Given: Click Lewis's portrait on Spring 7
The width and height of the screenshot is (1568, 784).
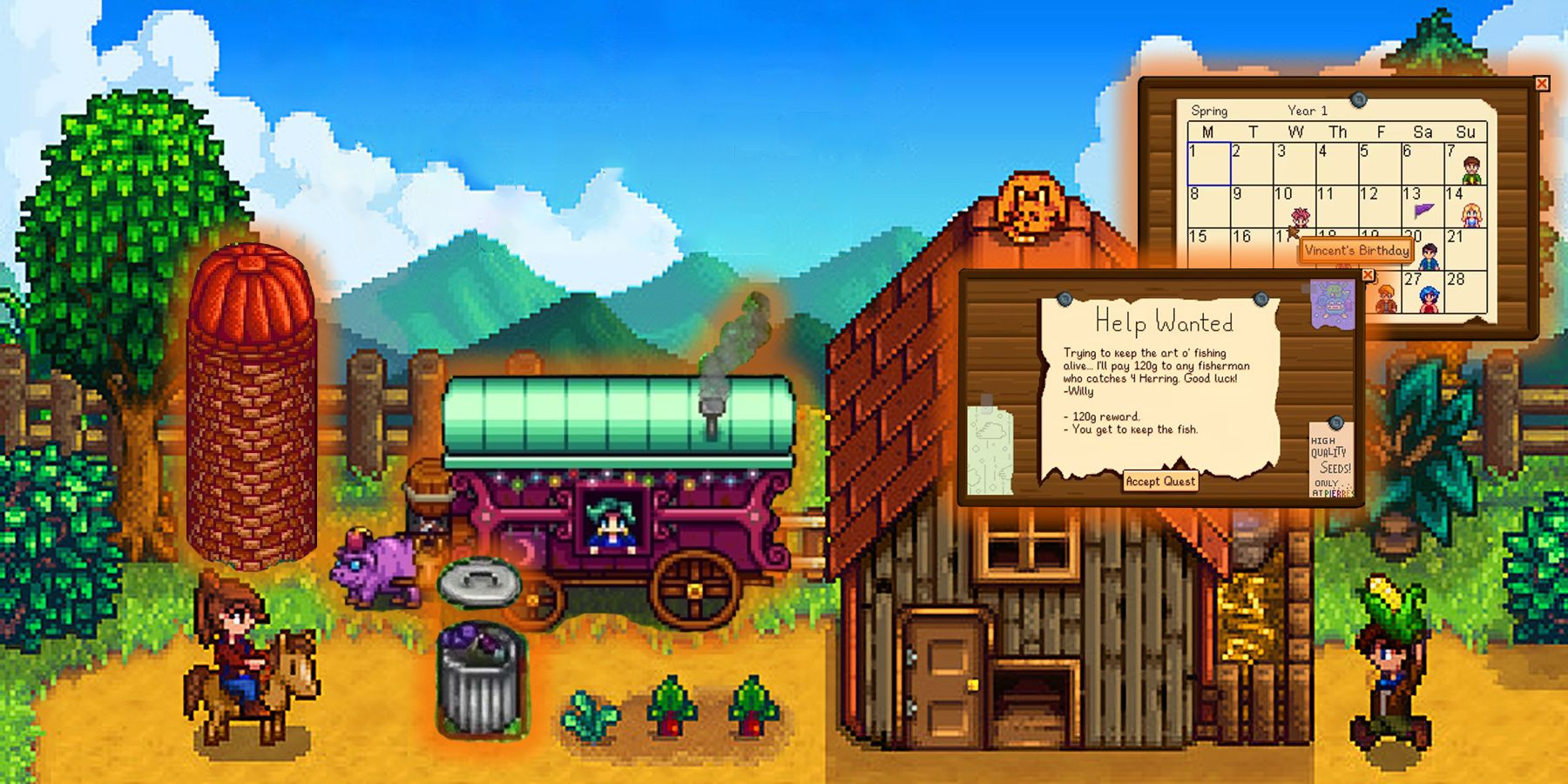Looking at the screenshot, I should click(1471, 169).
